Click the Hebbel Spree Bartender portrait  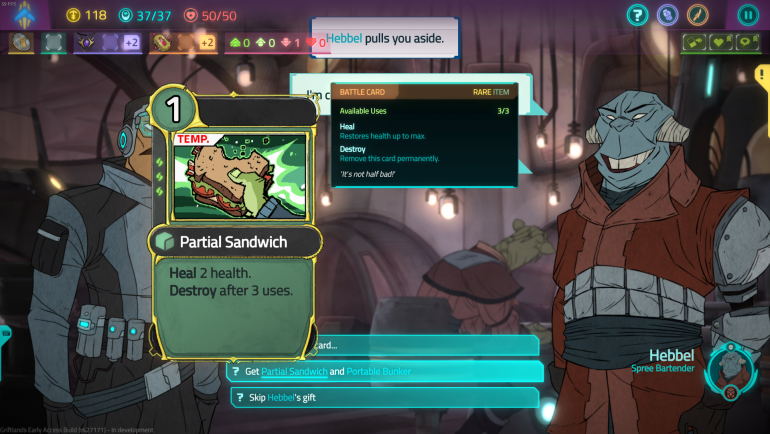click(731, 368)
